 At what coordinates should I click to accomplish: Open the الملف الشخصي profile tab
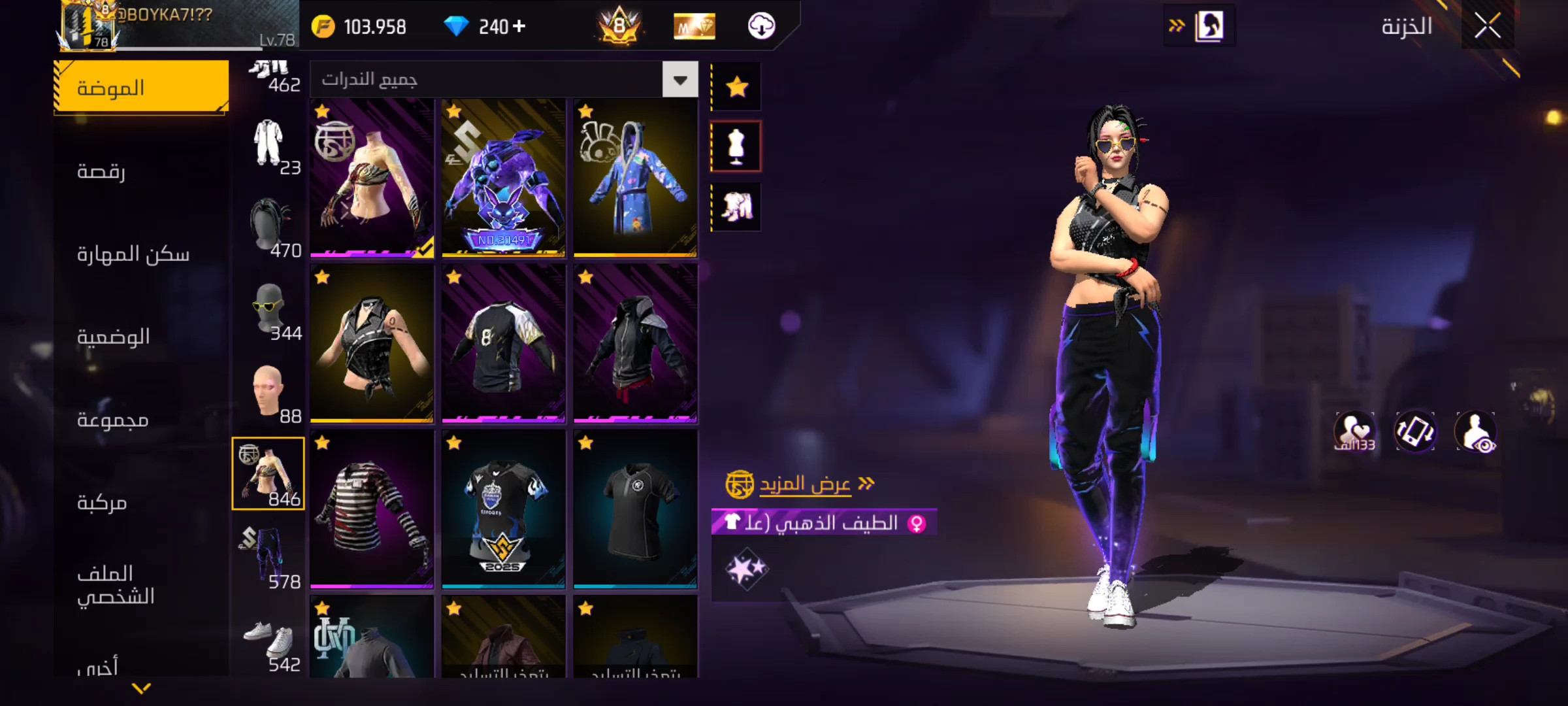(x=116, y=584)
